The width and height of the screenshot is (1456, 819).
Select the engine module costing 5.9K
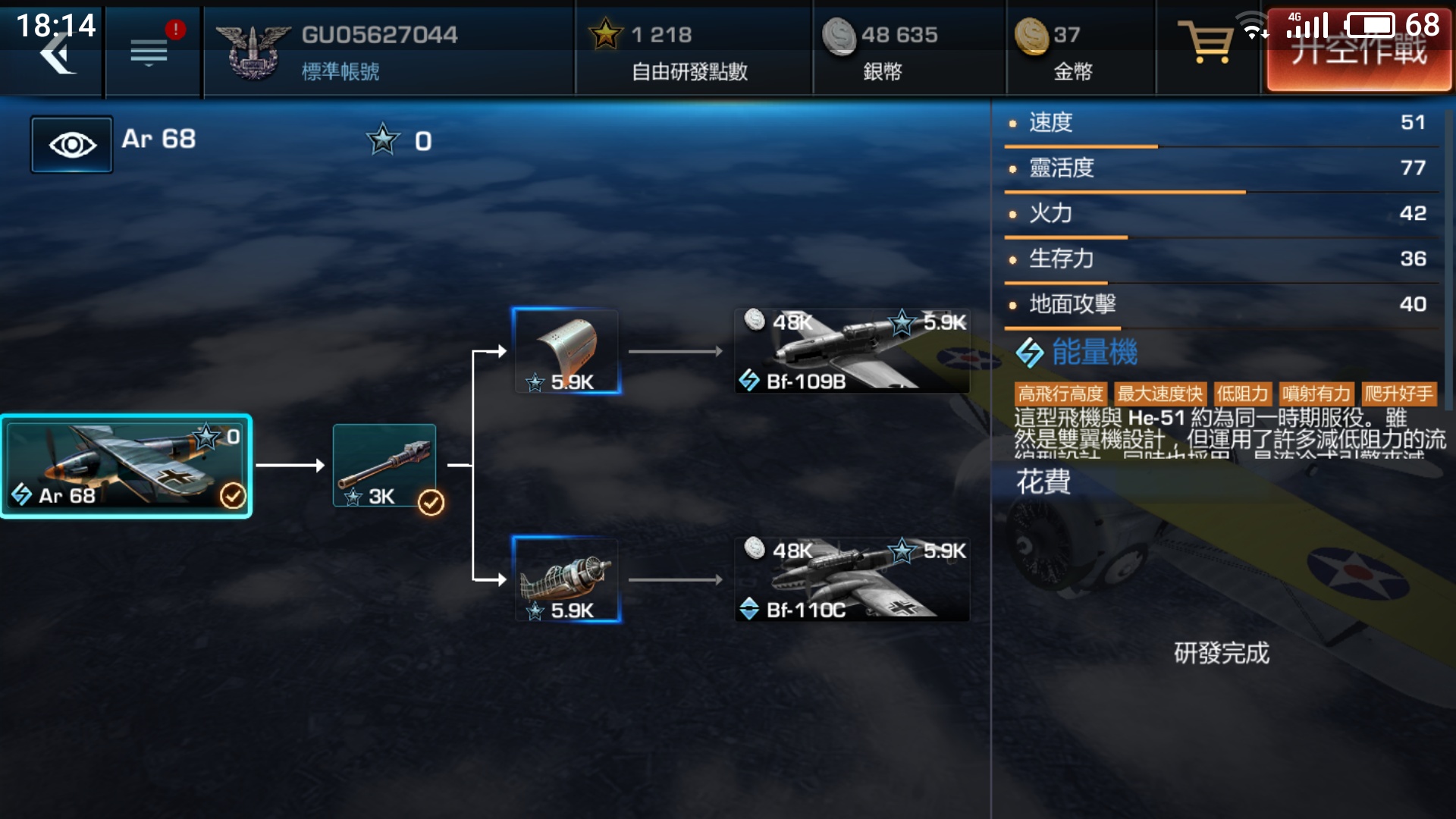tap(566, 580)
